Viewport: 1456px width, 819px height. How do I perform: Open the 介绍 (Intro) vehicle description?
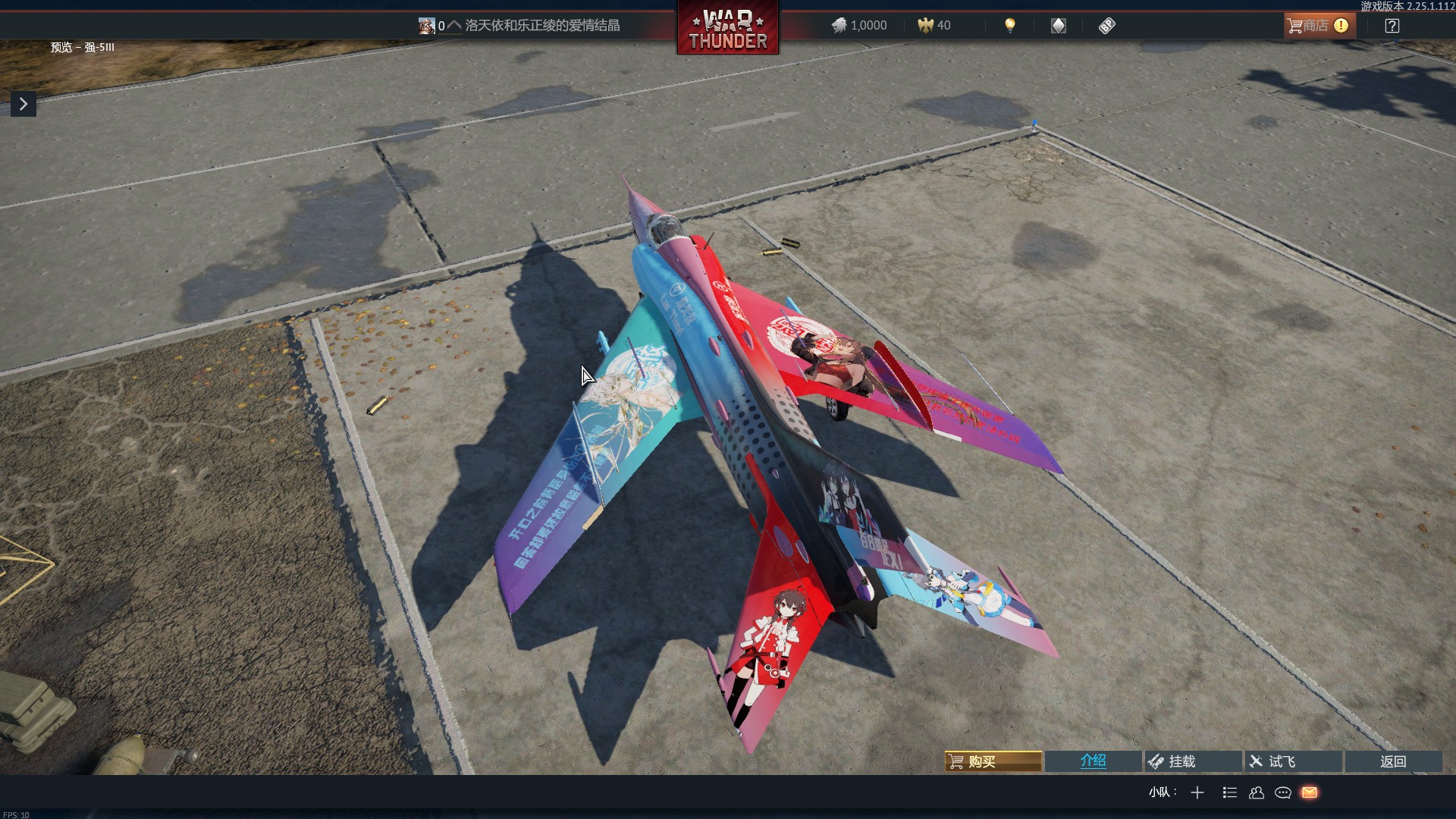point(1093,761)
